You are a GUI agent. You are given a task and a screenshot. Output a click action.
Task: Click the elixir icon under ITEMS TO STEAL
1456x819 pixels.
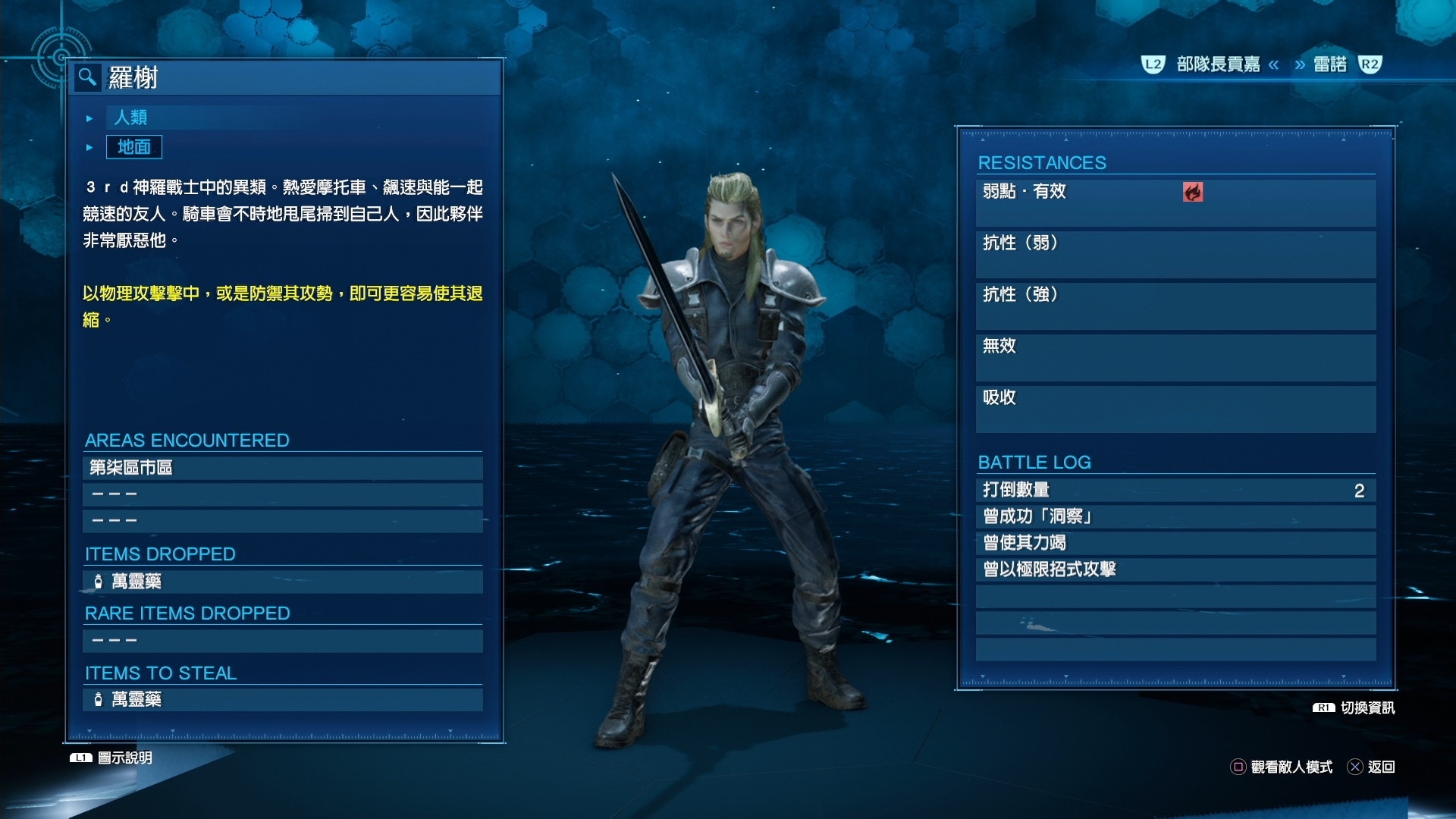click(98, 701)
